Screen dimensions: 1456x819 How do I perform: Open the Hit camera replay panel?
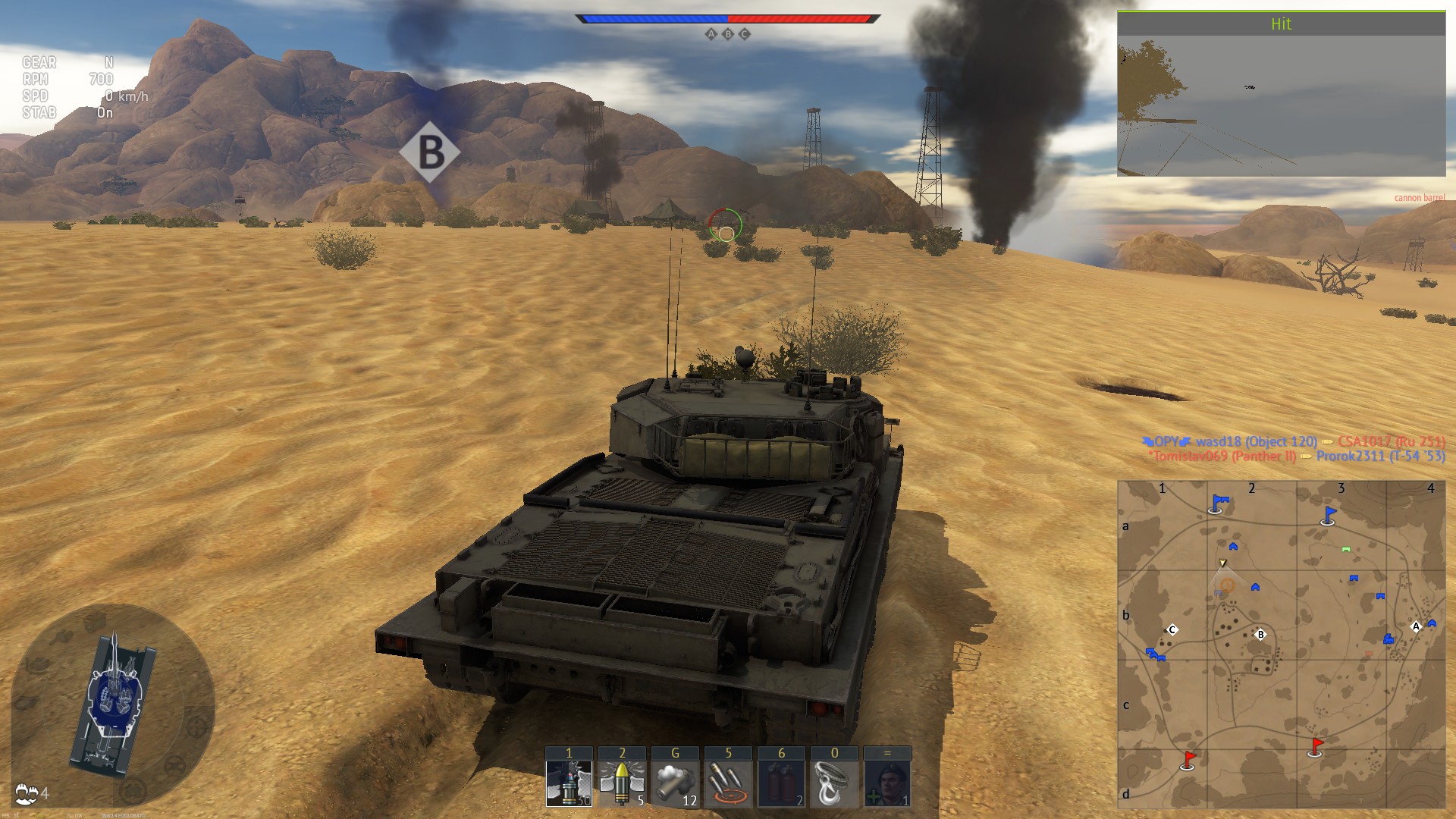click(1281, 94)
